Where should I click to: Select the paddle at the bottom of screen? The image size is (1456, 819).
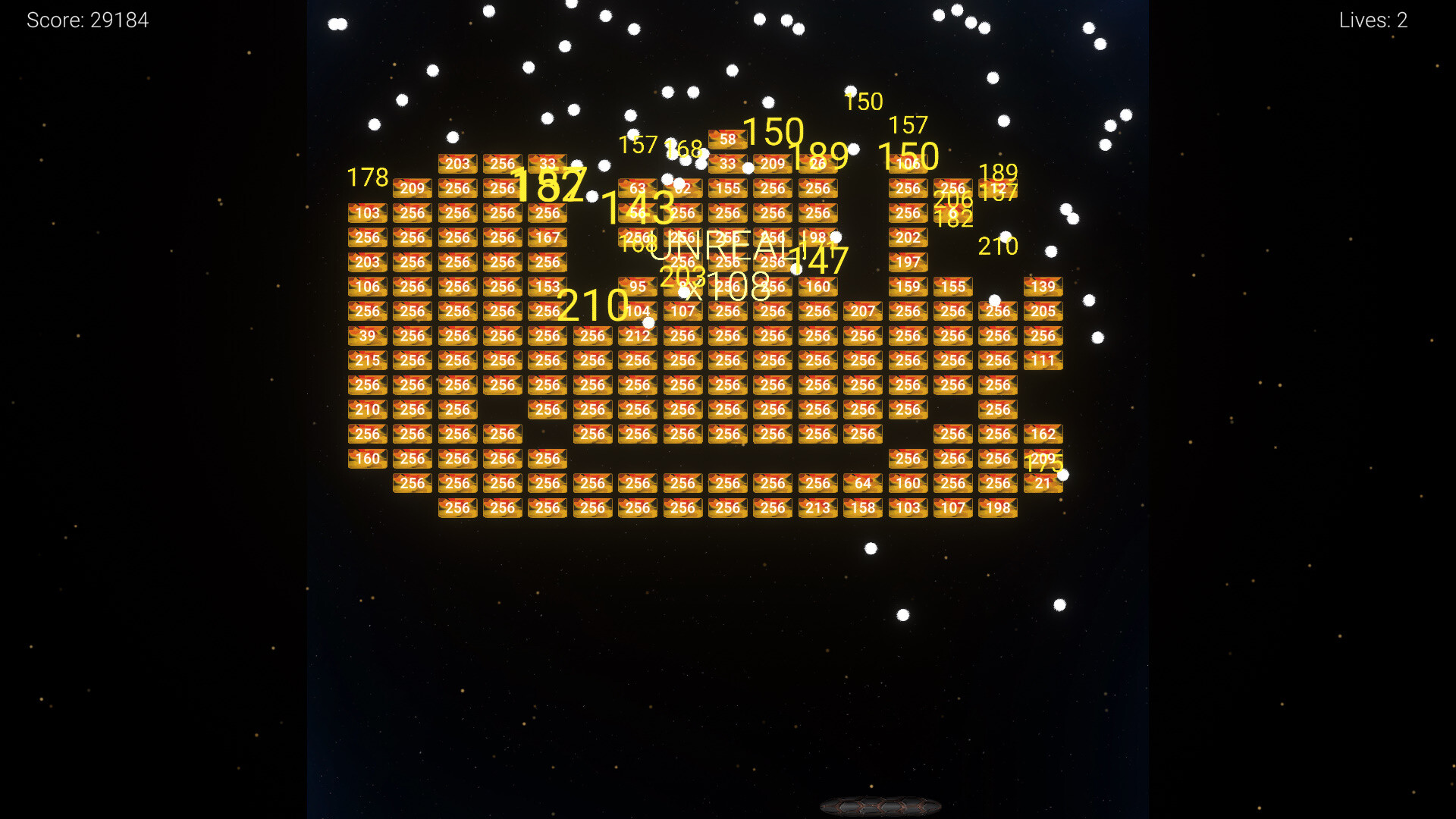pyautogui.click(x=880, y=806)
